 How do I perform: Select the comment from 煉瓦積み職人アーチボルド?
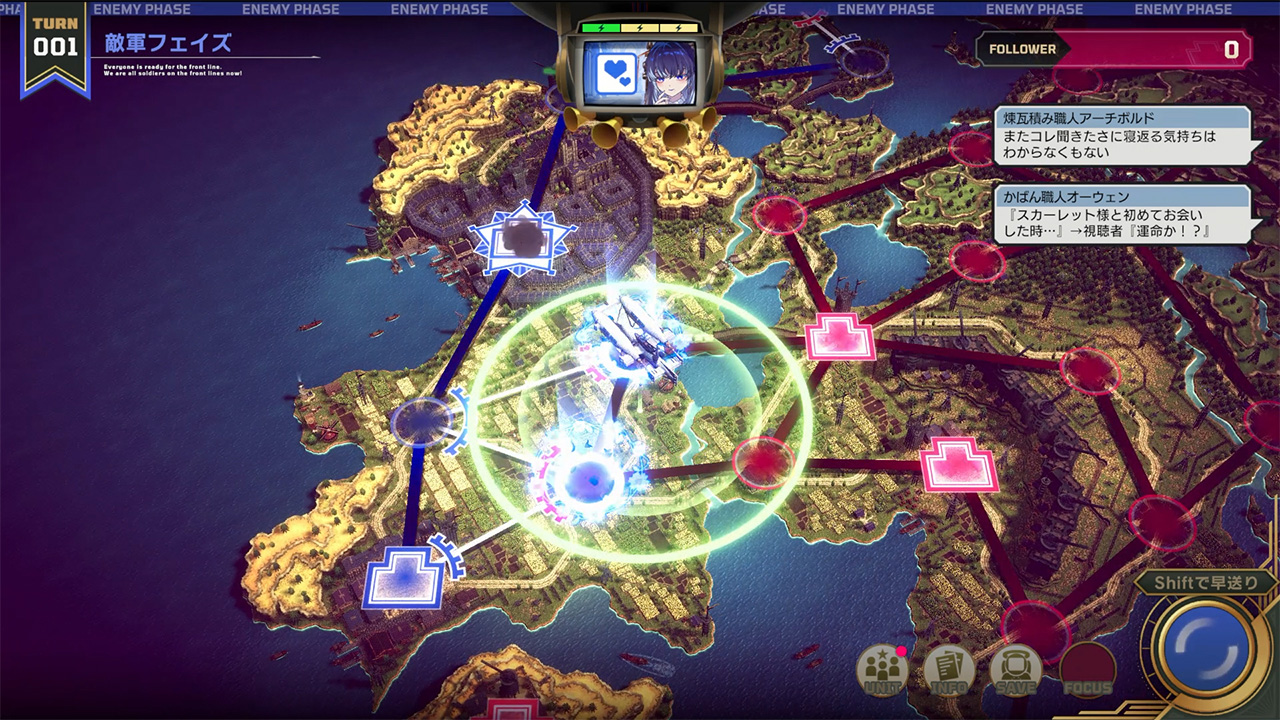click(1121, 136)
